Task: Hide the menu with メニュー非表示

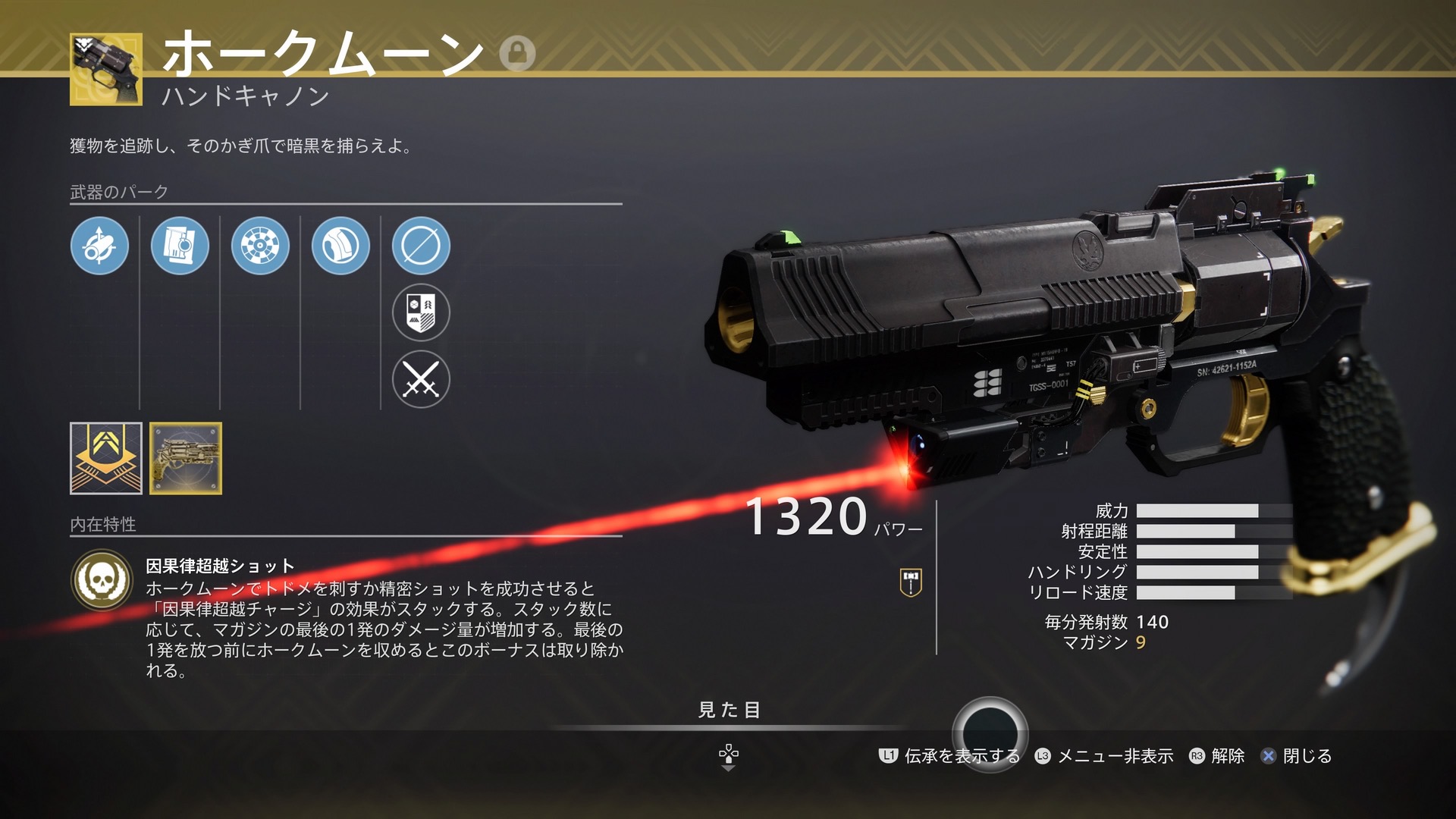Action: (1104, 756)
